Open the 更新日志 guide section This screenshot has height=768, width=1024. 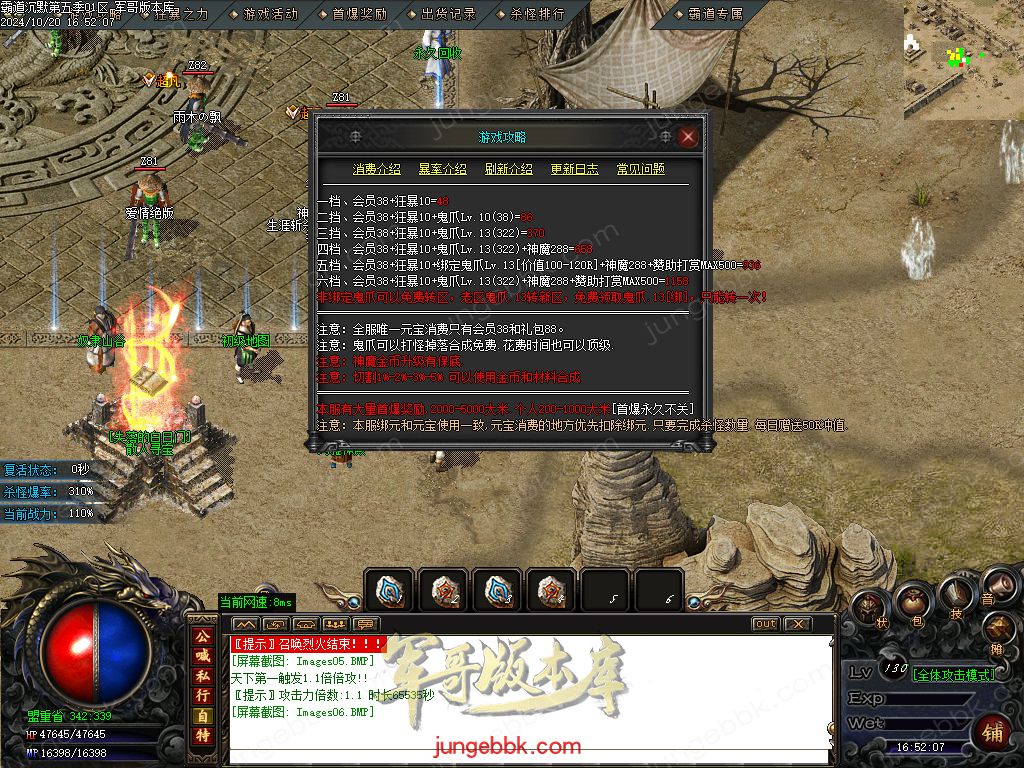[574, 169]
